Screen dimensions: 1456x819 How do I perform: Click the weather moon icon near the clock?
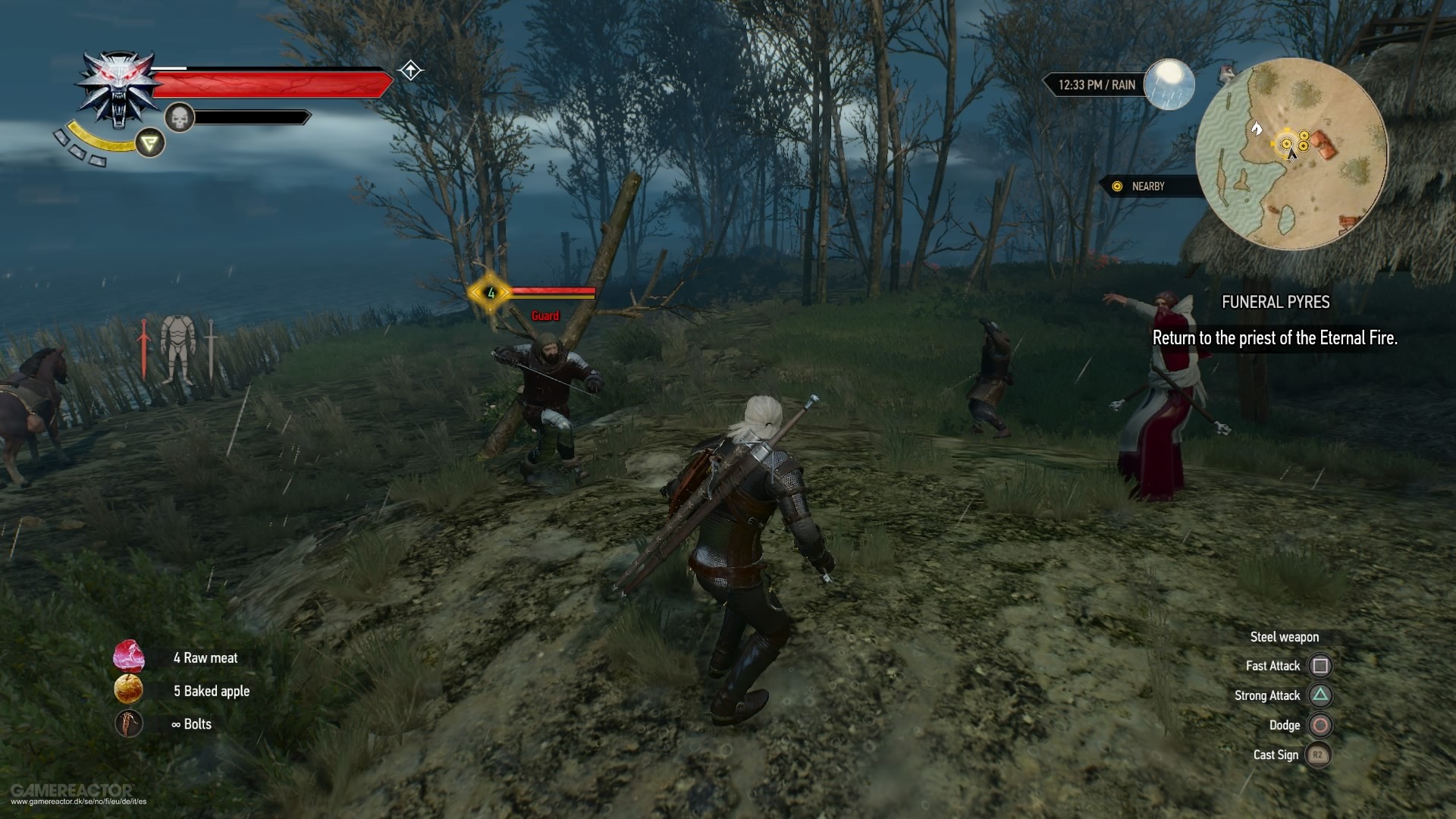tap(1169, 85)
